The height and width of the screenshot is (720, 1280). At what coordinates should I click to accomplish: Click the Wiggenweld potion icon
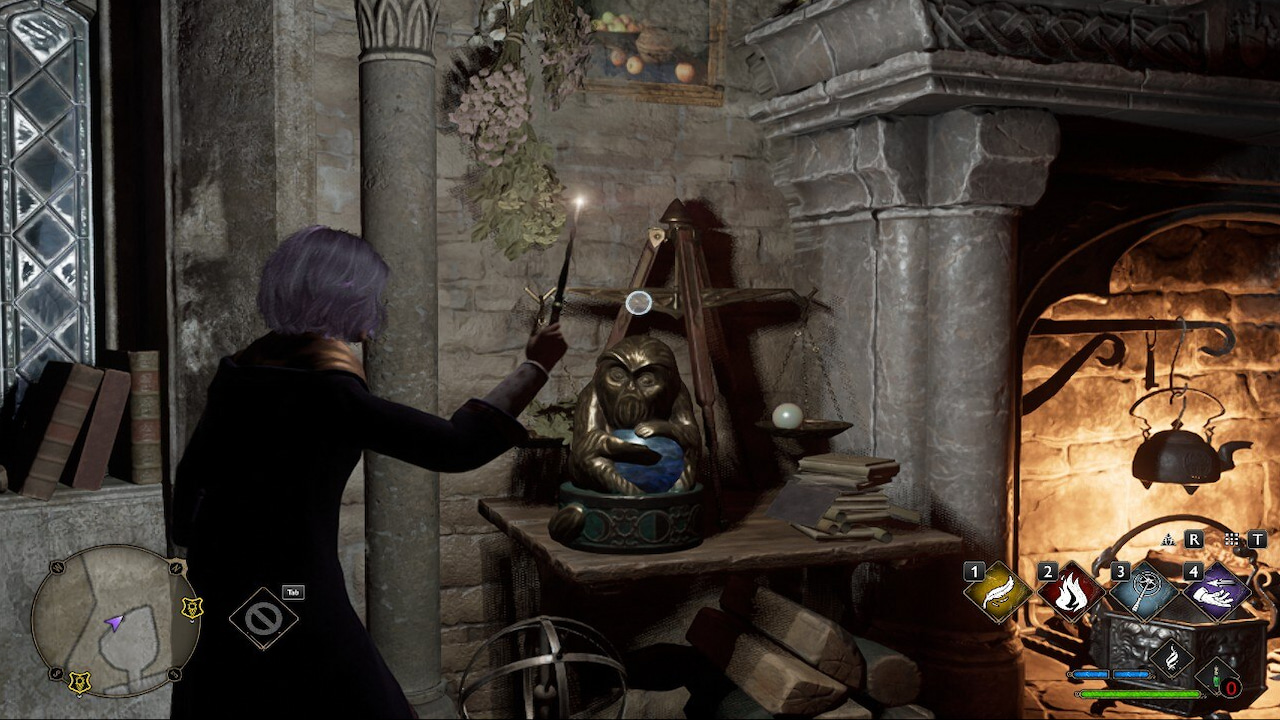(x=1213, y=677)
